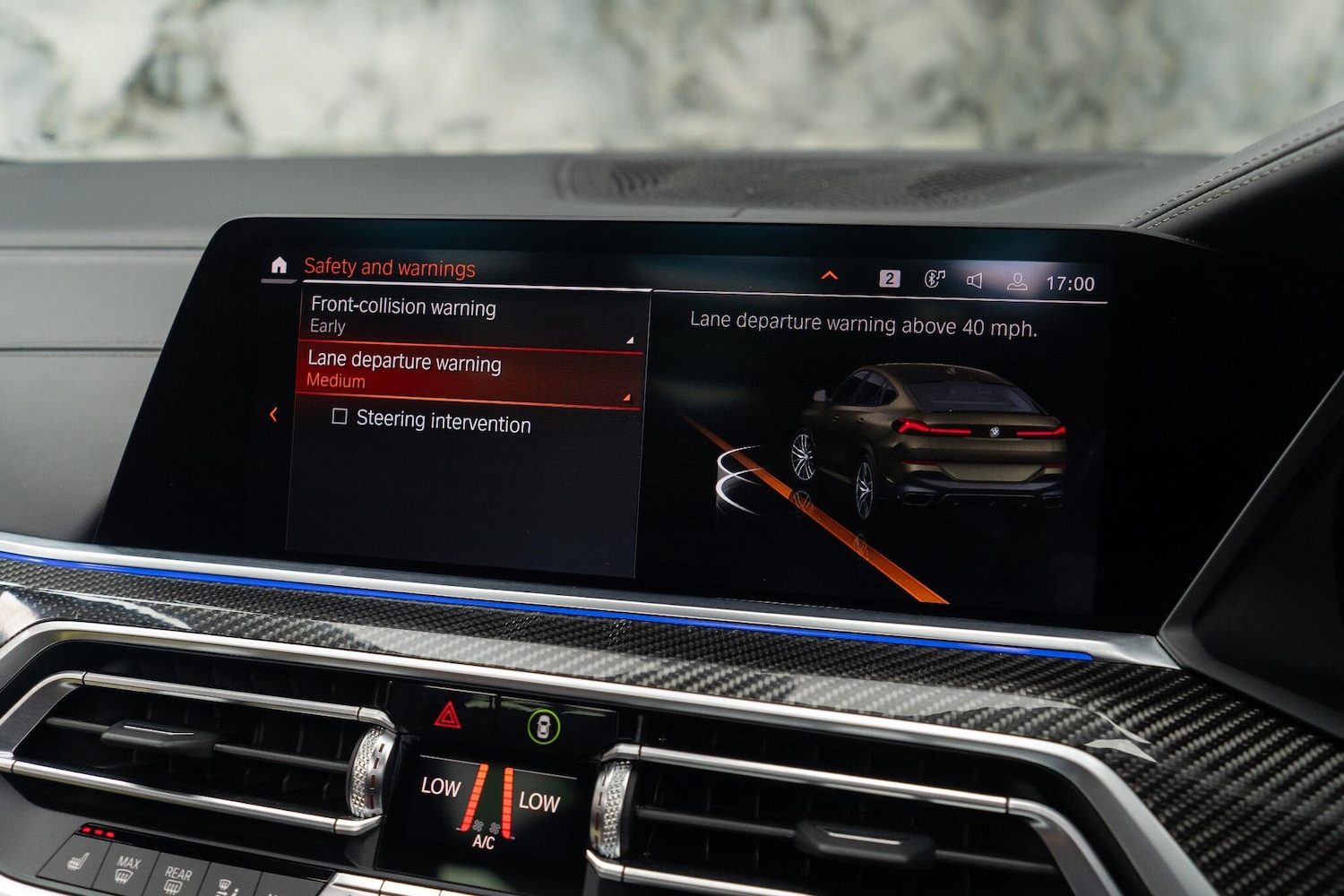
Task: Collapse the status bar with the orange chevron
Action: pyautogui.click(x=829, y=276)
